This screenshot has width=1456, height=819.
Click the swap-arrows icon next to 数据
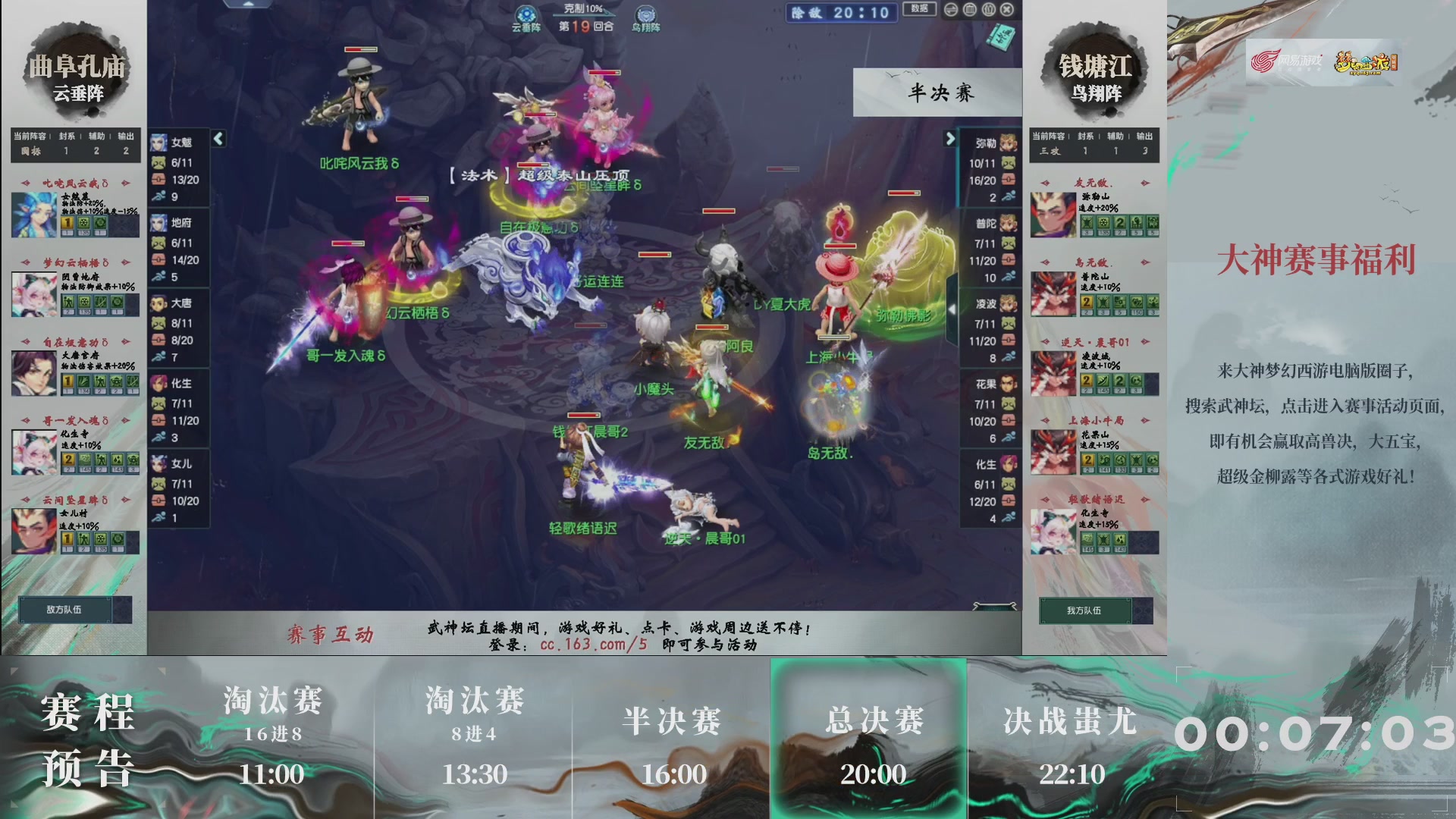click(x=950, y=9)
